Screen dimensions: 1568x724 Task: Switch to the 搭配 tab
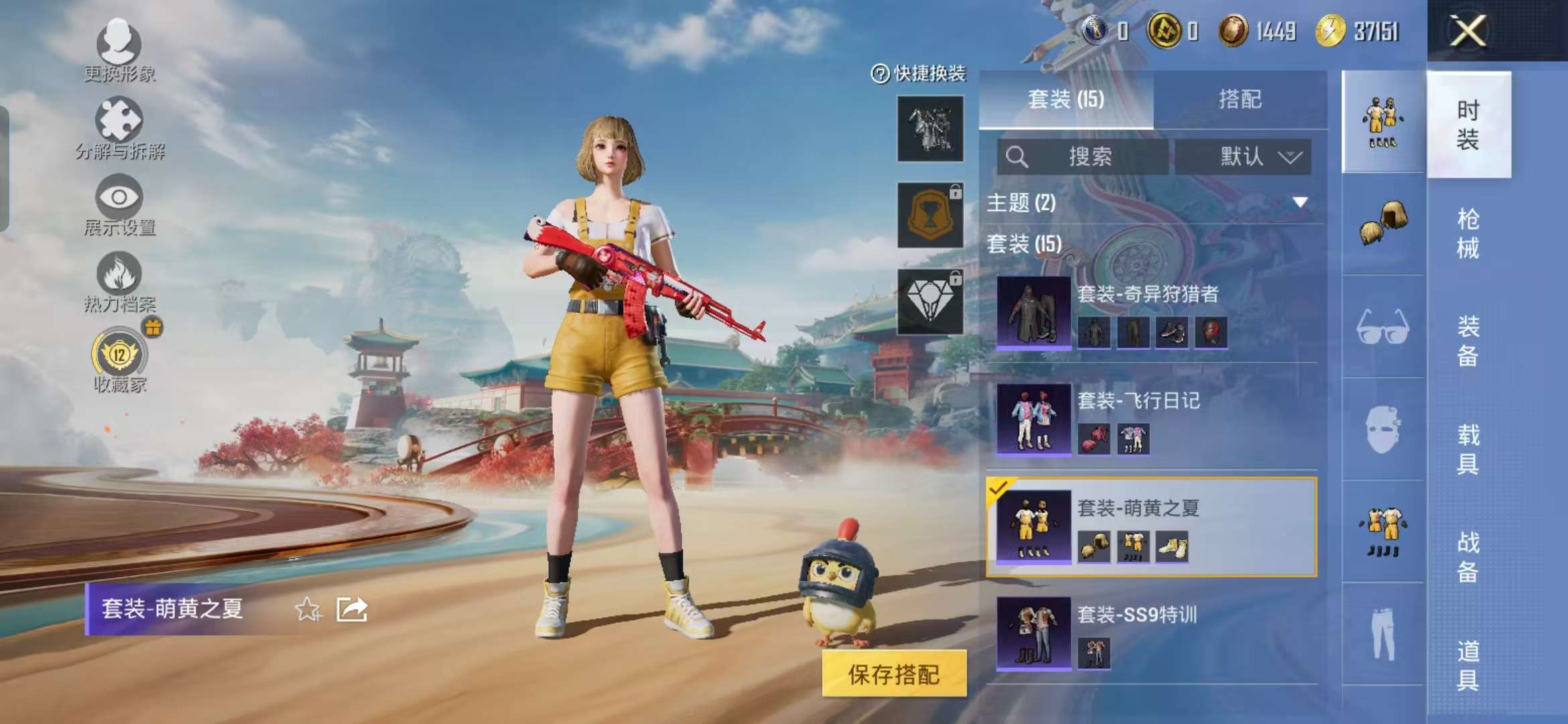click(x=1242, y=99)
